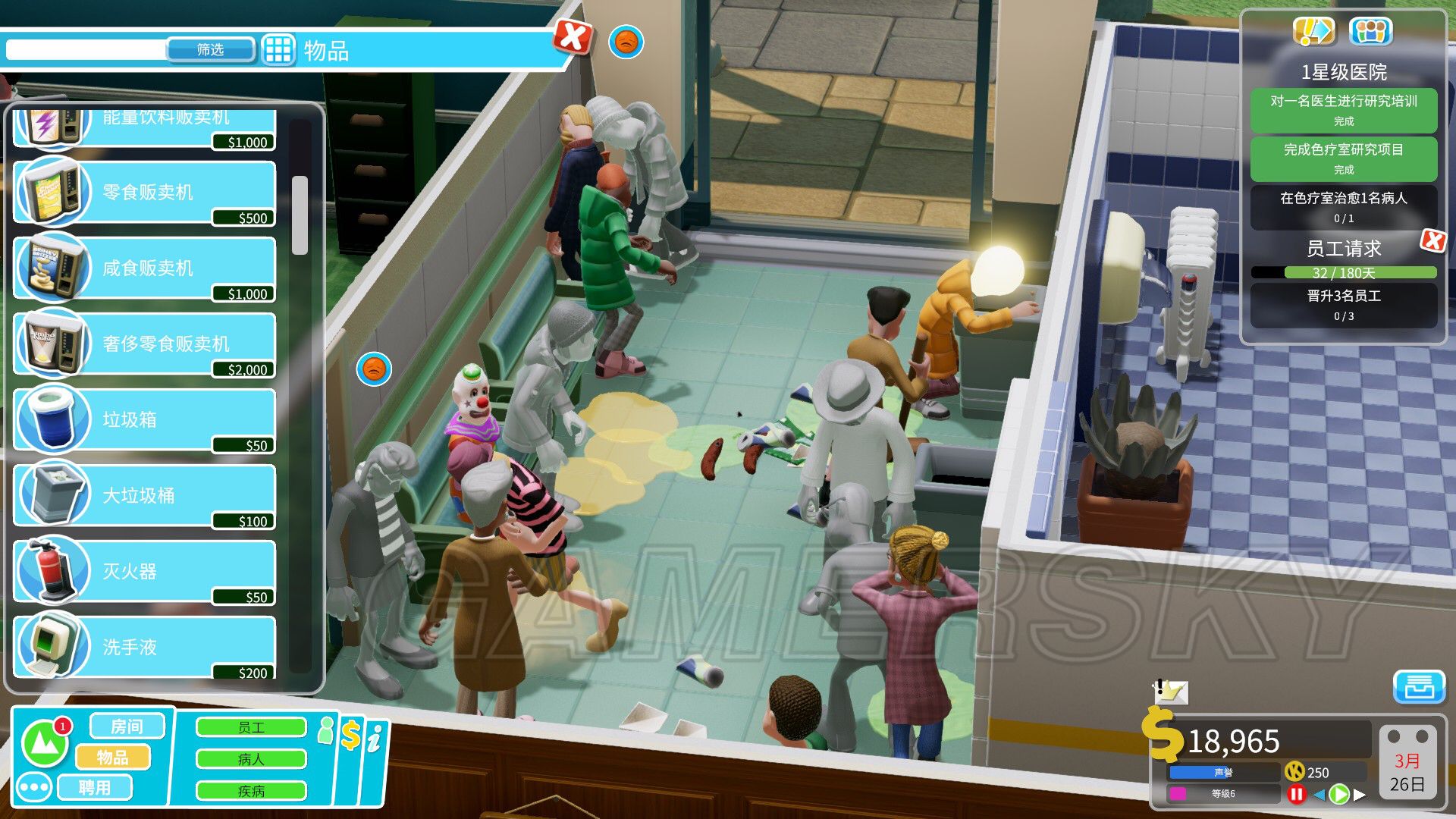The image size is (1456, 819).
Task: Choose the 咸食贩卖机 item for $1,000
Action: click(x=144, y=268)
